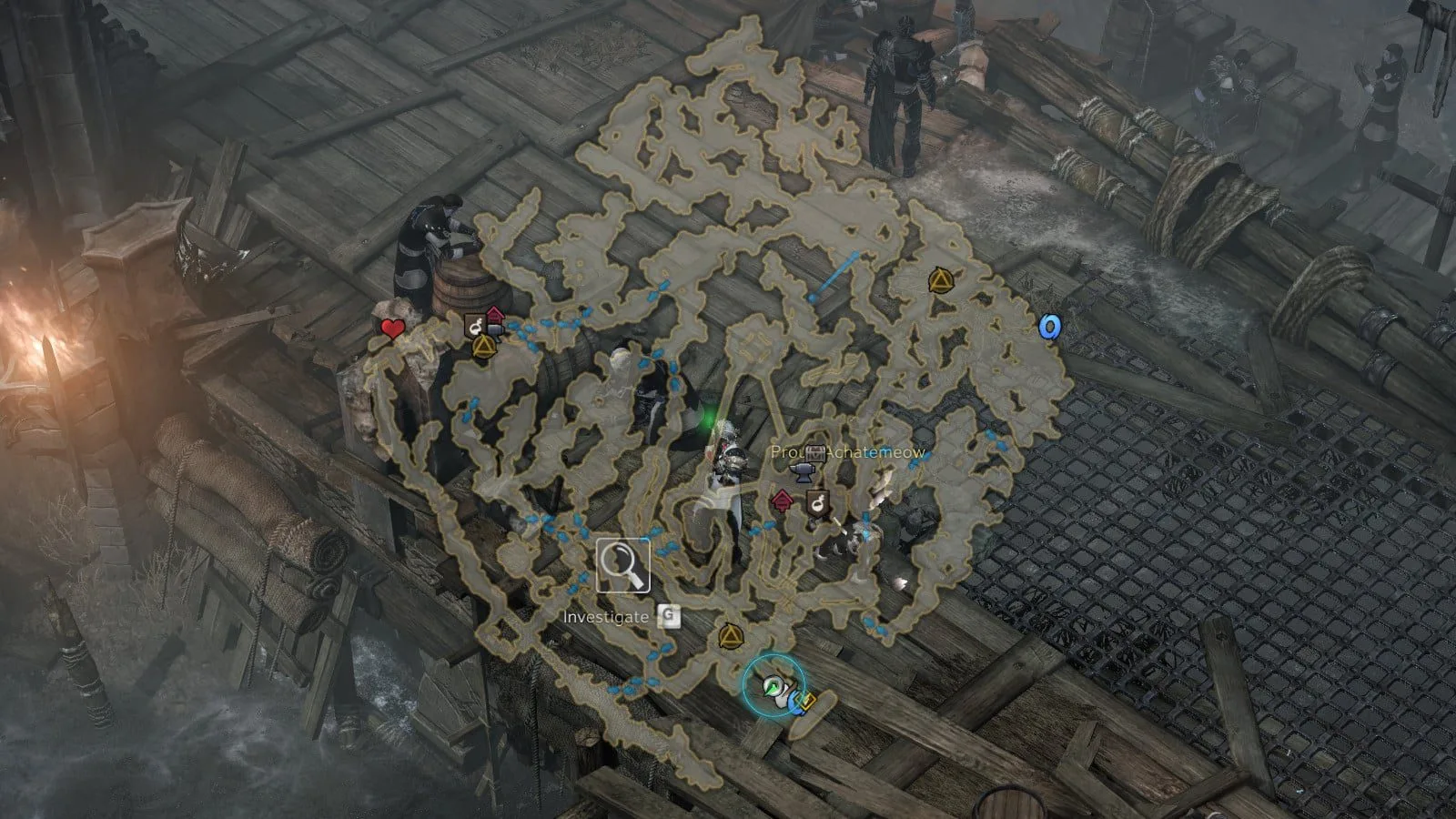Select the red heart map marker
The image size is (1456, 819).
[x=392, y=329]
